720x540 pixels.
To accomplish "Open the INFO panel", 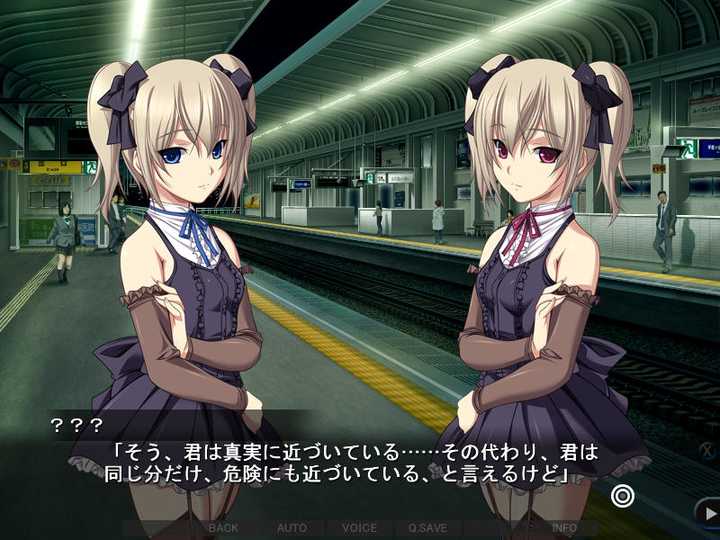I will (564, 528).
